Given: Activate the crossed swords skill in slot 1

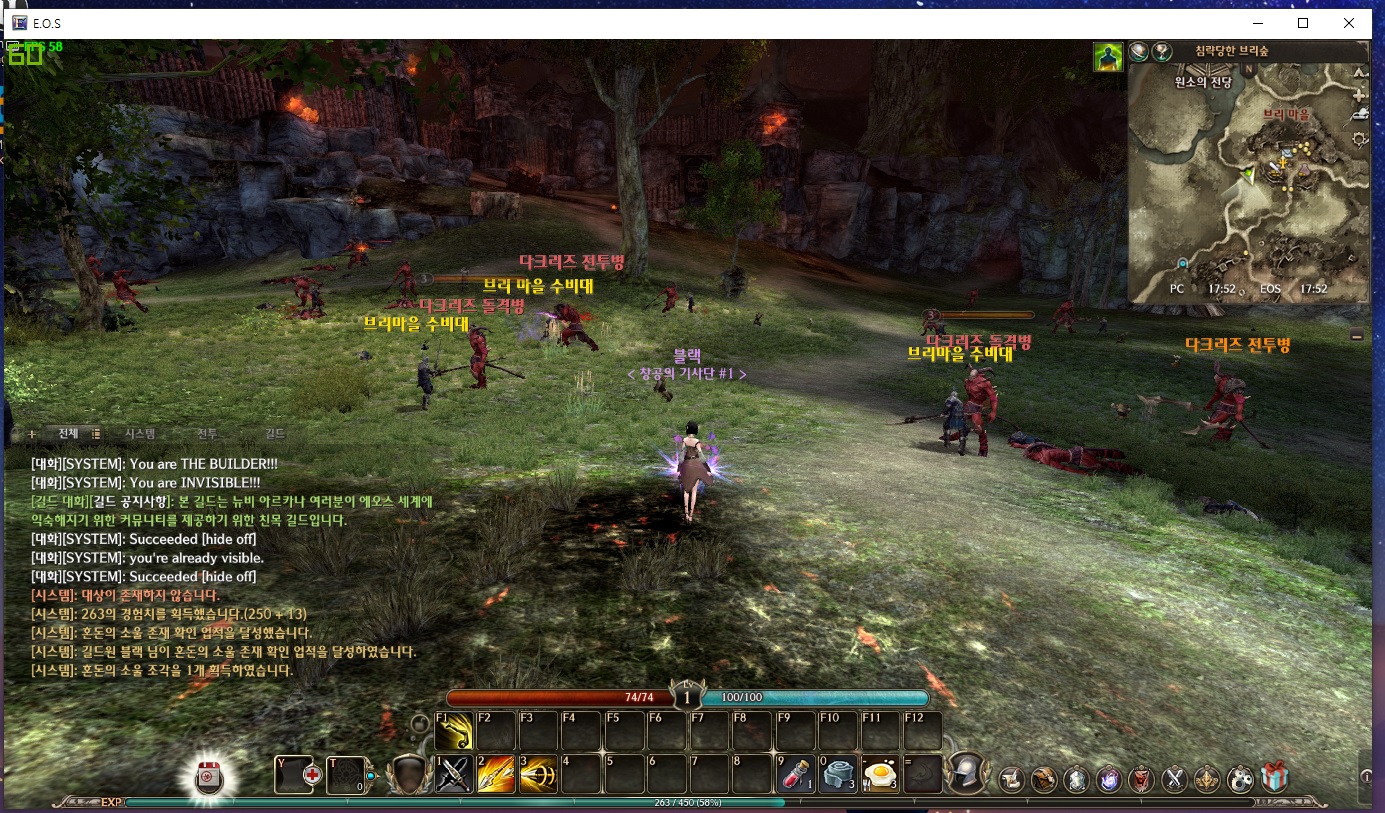Looking at the screenshot, I should point(454,773).
